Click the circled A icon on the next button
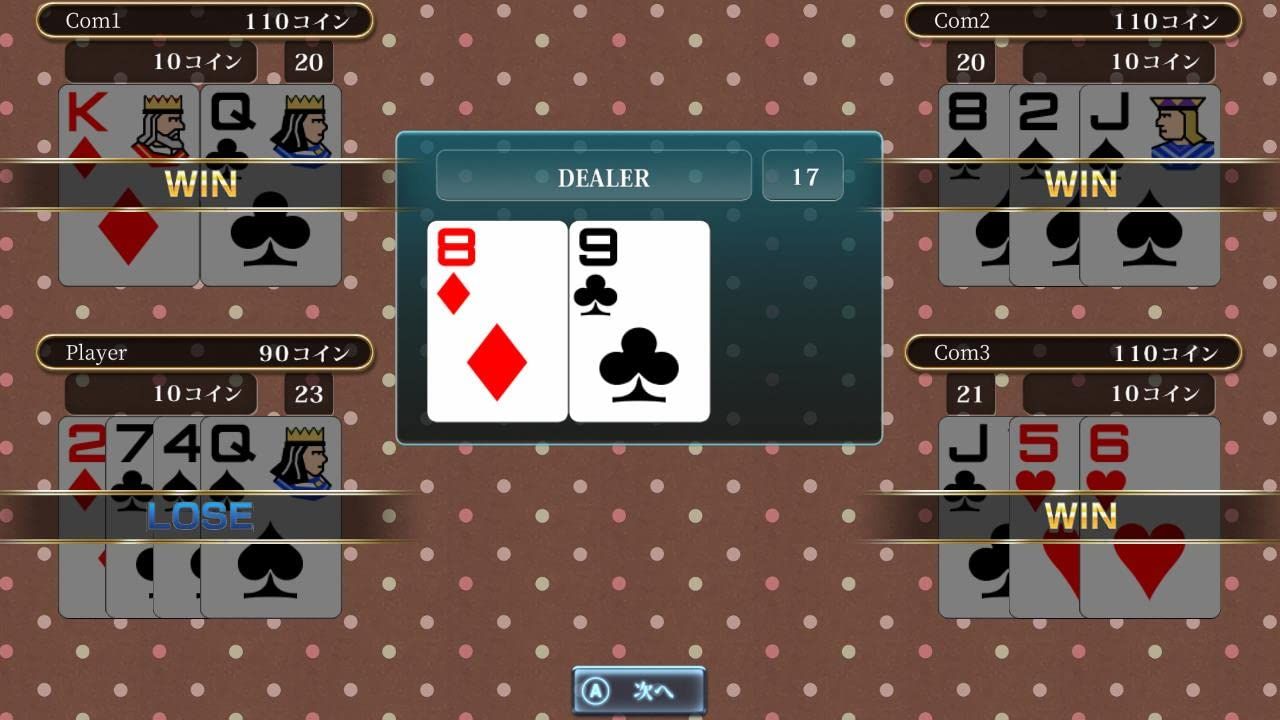 click(x=596, y=690)
